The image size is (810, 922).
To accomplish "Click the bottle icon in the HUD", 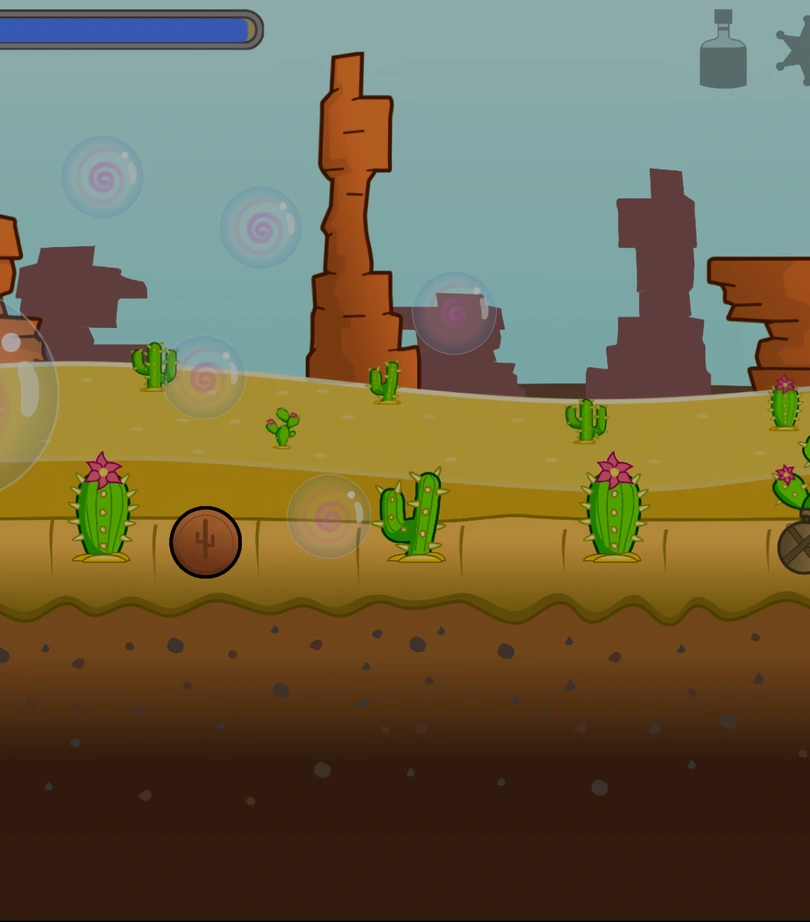I will pos(723,50).
